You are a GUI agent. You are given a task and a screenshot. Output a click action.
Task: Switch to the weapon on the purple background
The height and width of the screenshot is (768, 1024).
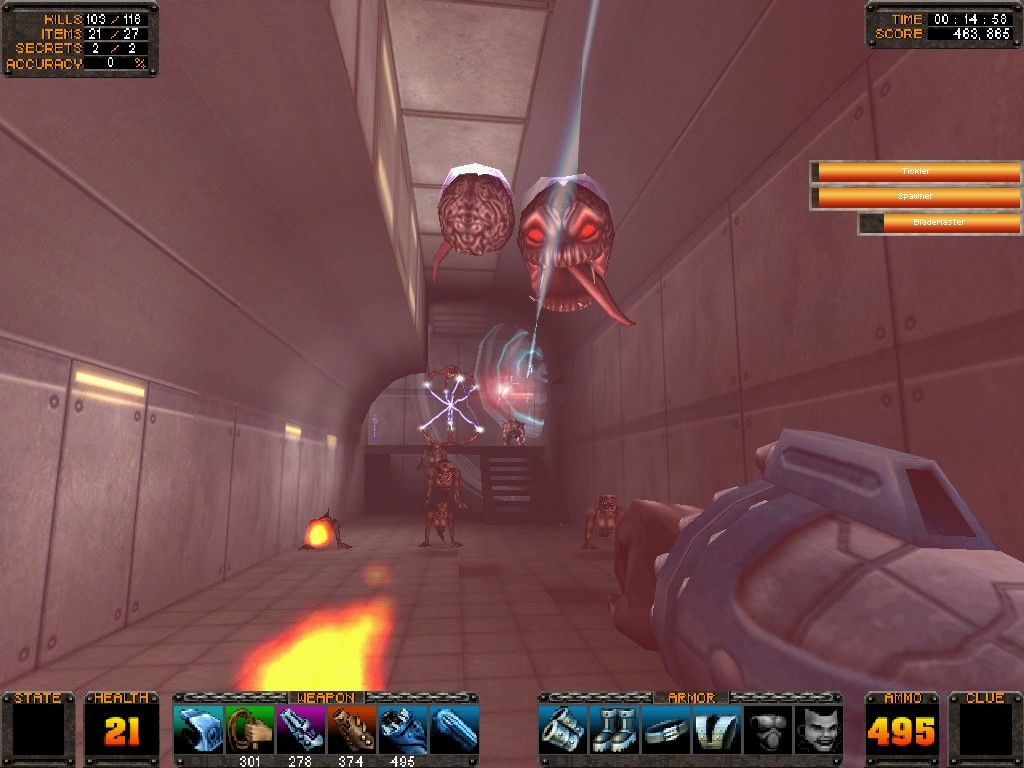click(x=300, y=730)
